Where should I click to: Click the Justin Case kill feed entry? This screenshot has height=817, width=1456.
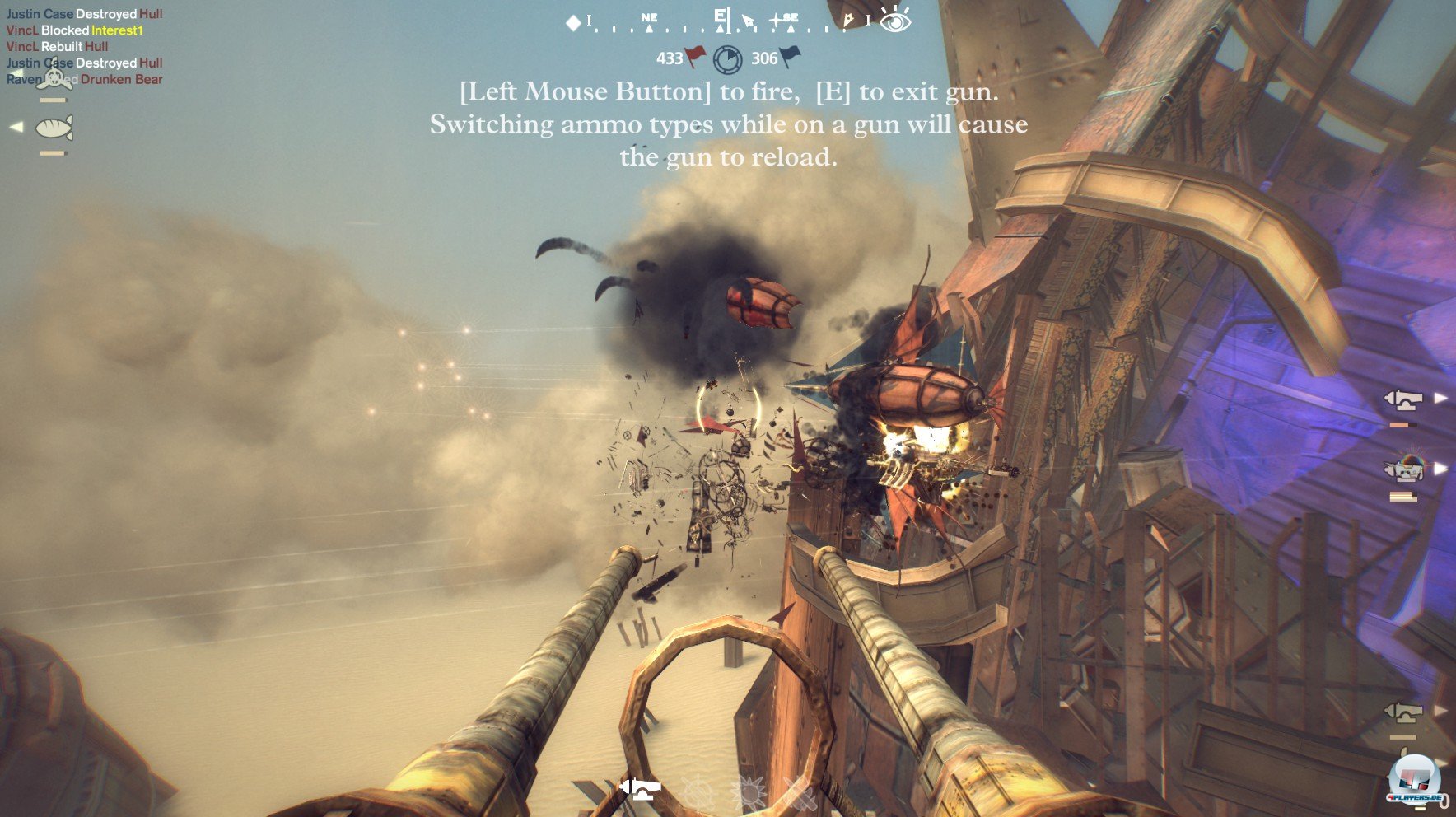82,13
